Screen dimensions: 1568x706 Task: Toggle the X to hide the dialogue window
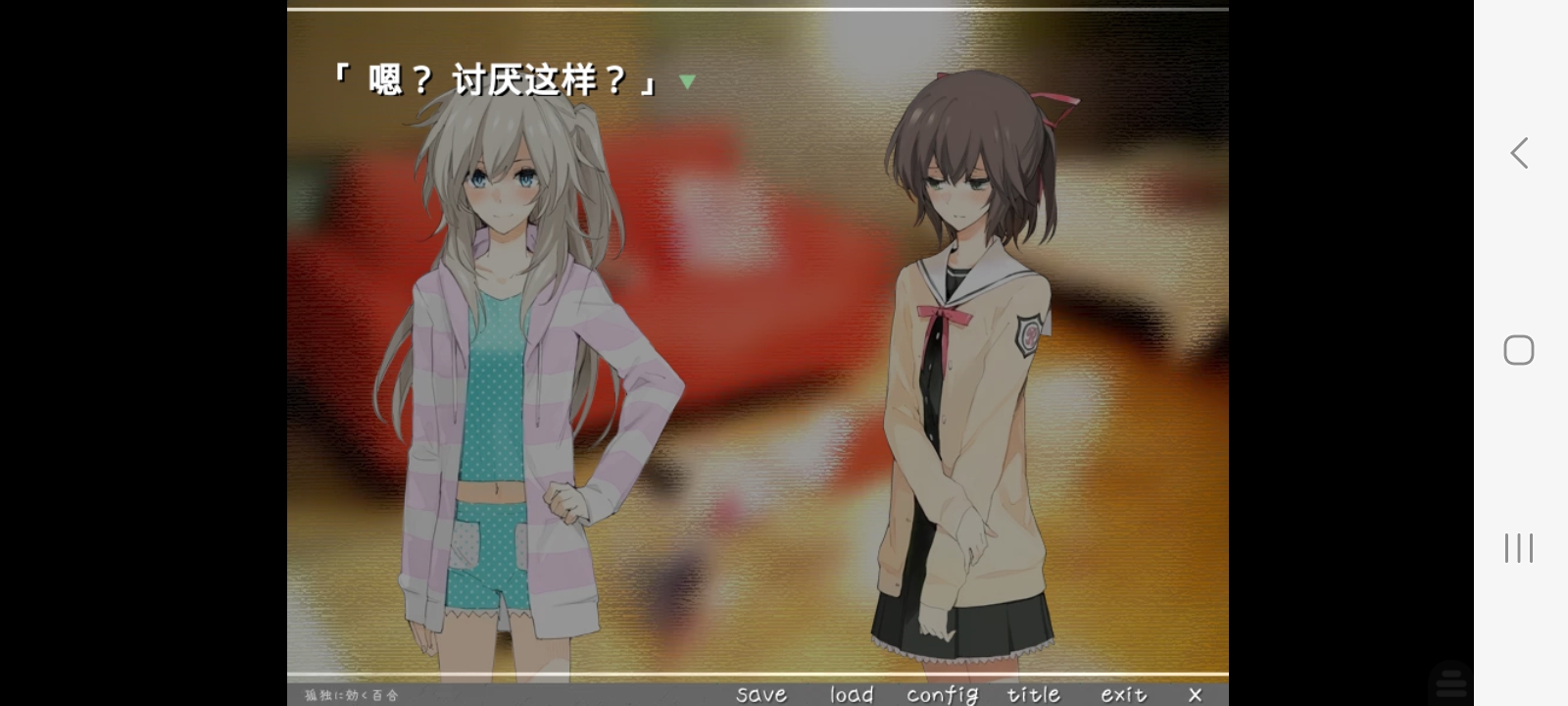[x=1196, y=693]
